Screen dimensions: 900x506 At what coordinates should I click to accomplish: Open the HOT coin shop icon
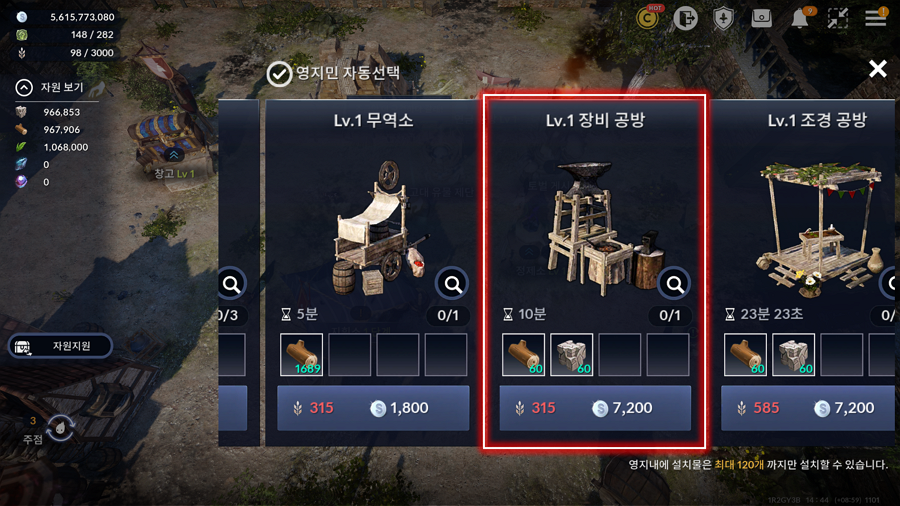[650, 18]
